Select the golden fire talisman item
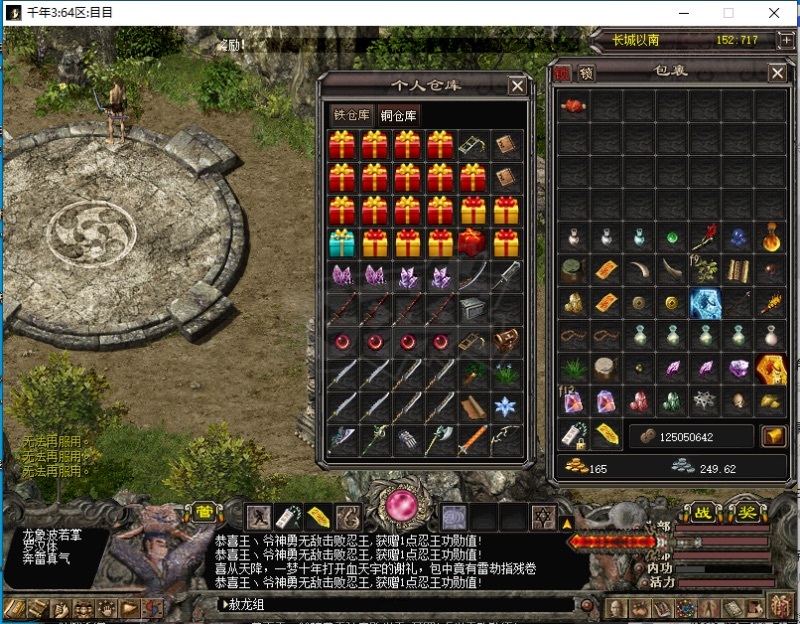 click(x=772, y=368)
